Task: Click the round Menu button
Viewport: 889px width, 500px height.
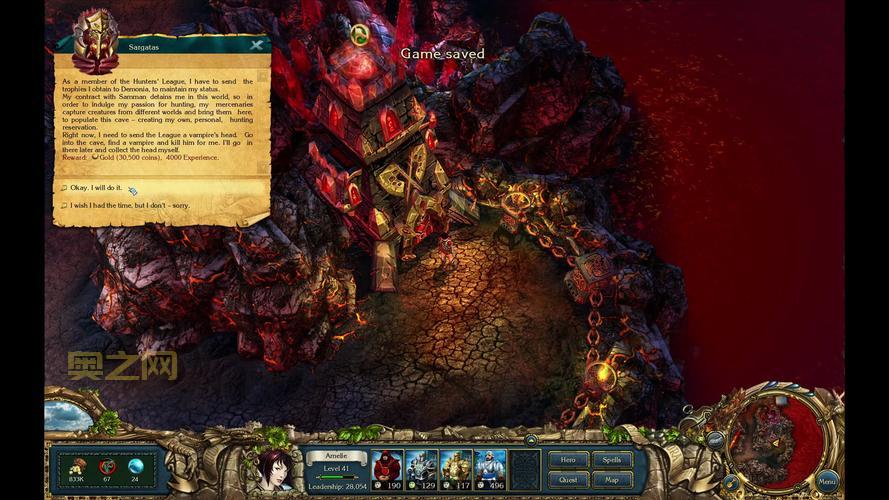Action: point(827,482)
